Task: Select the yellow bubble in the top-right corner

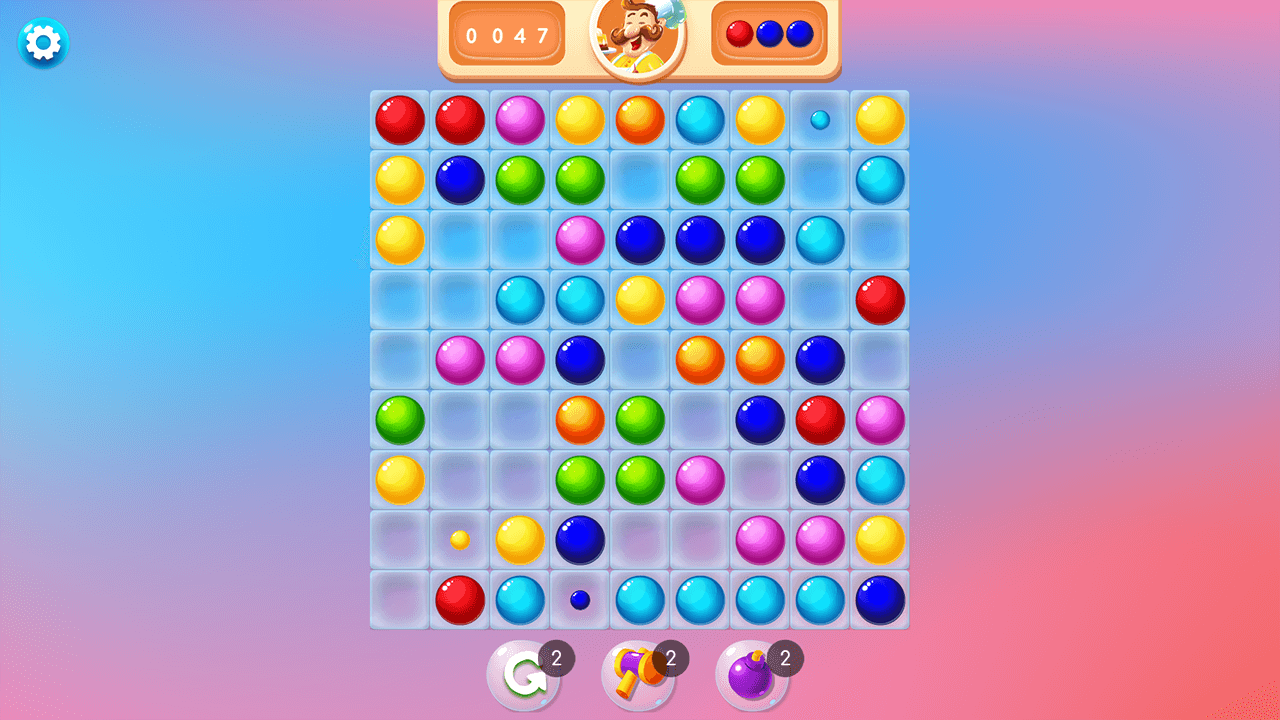Action: click(879, 120)
